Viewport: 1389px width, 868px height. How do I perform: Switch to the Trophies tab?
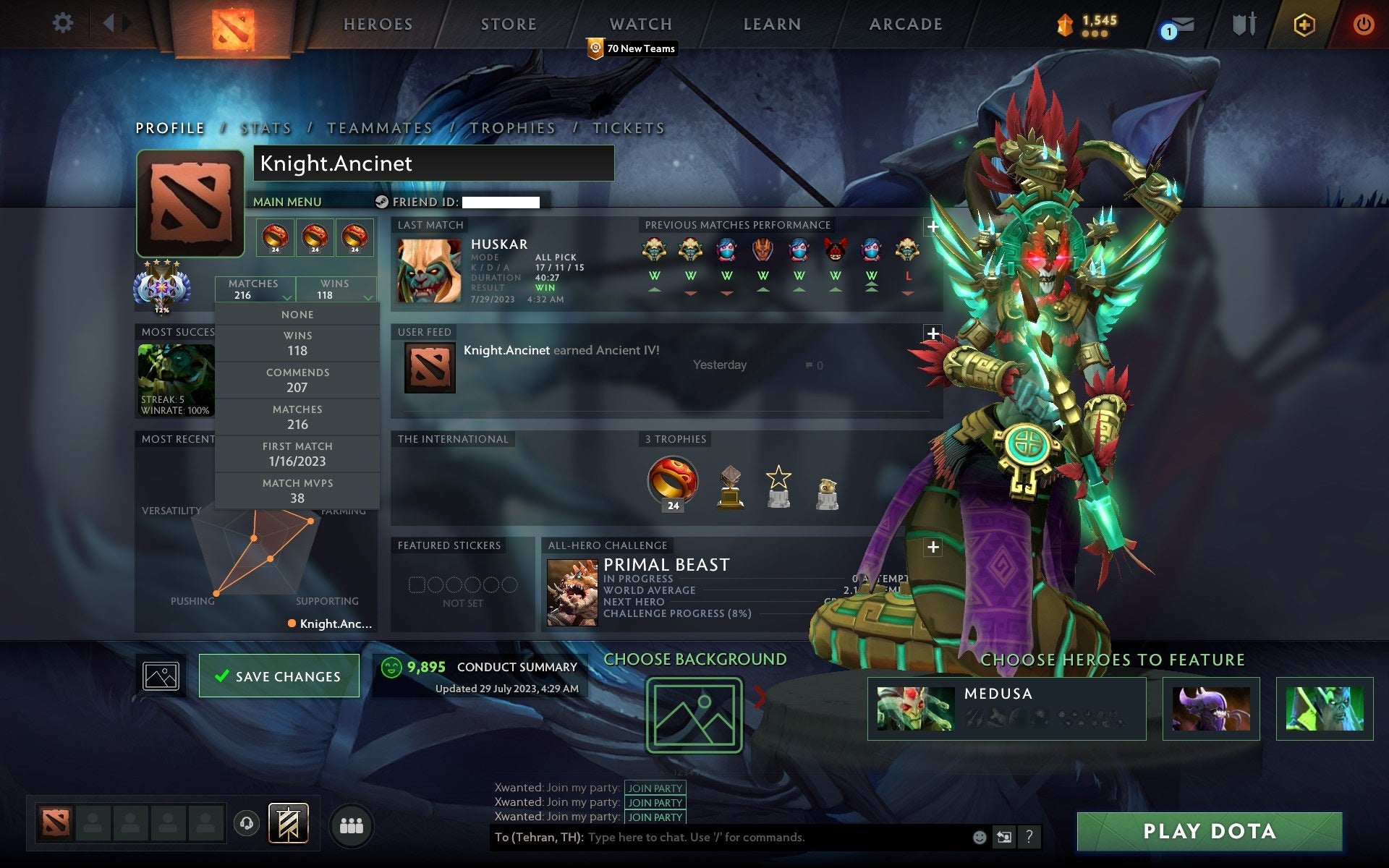click(x=512, y=127)
